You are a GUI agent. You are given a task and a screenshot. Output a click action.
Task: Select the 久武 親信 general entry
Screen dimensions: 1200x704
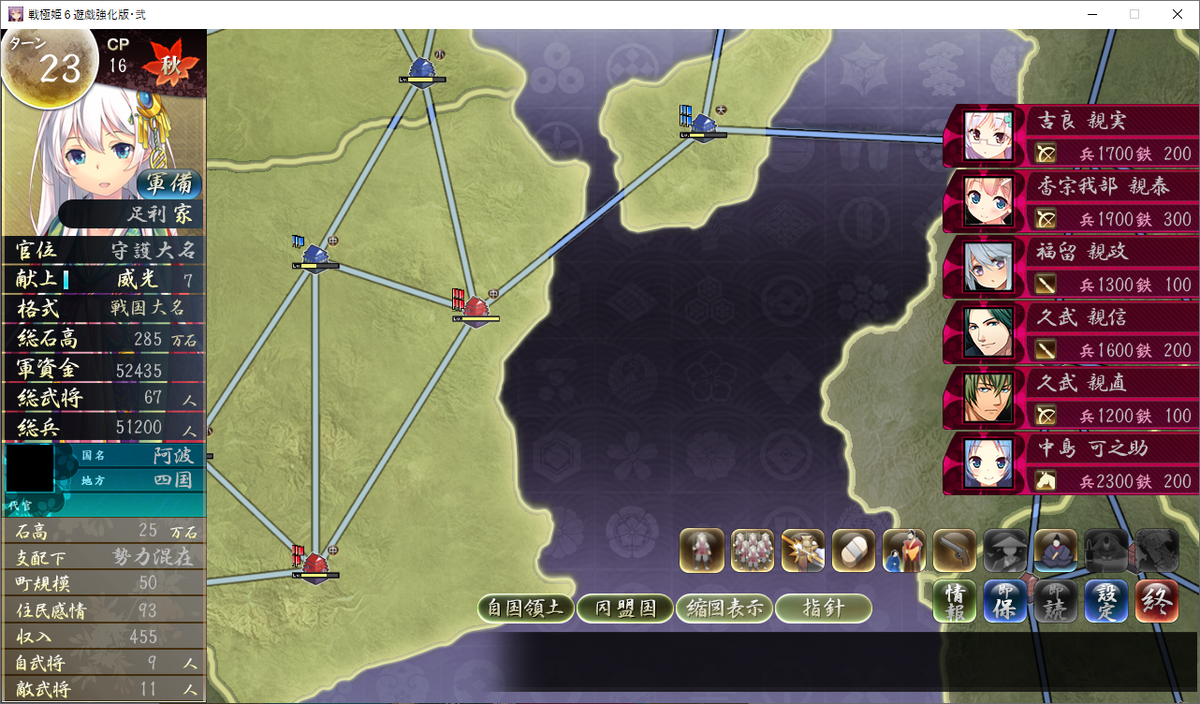tap(1072, 333)
